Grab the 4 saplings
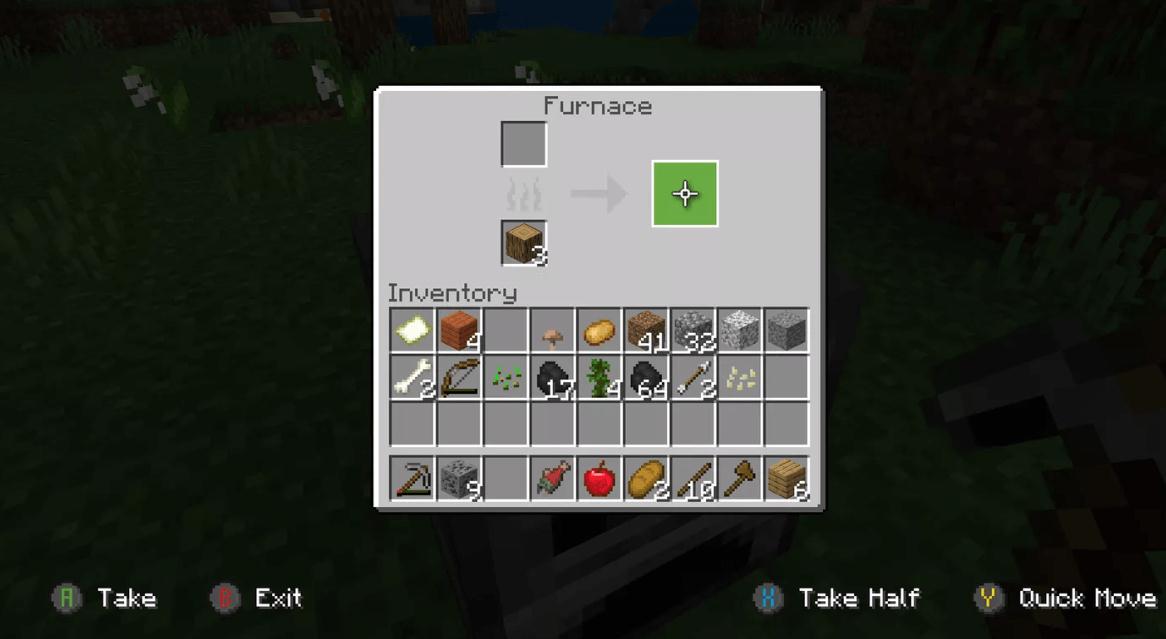The image size is (1166, 639). tap(599, 378)
